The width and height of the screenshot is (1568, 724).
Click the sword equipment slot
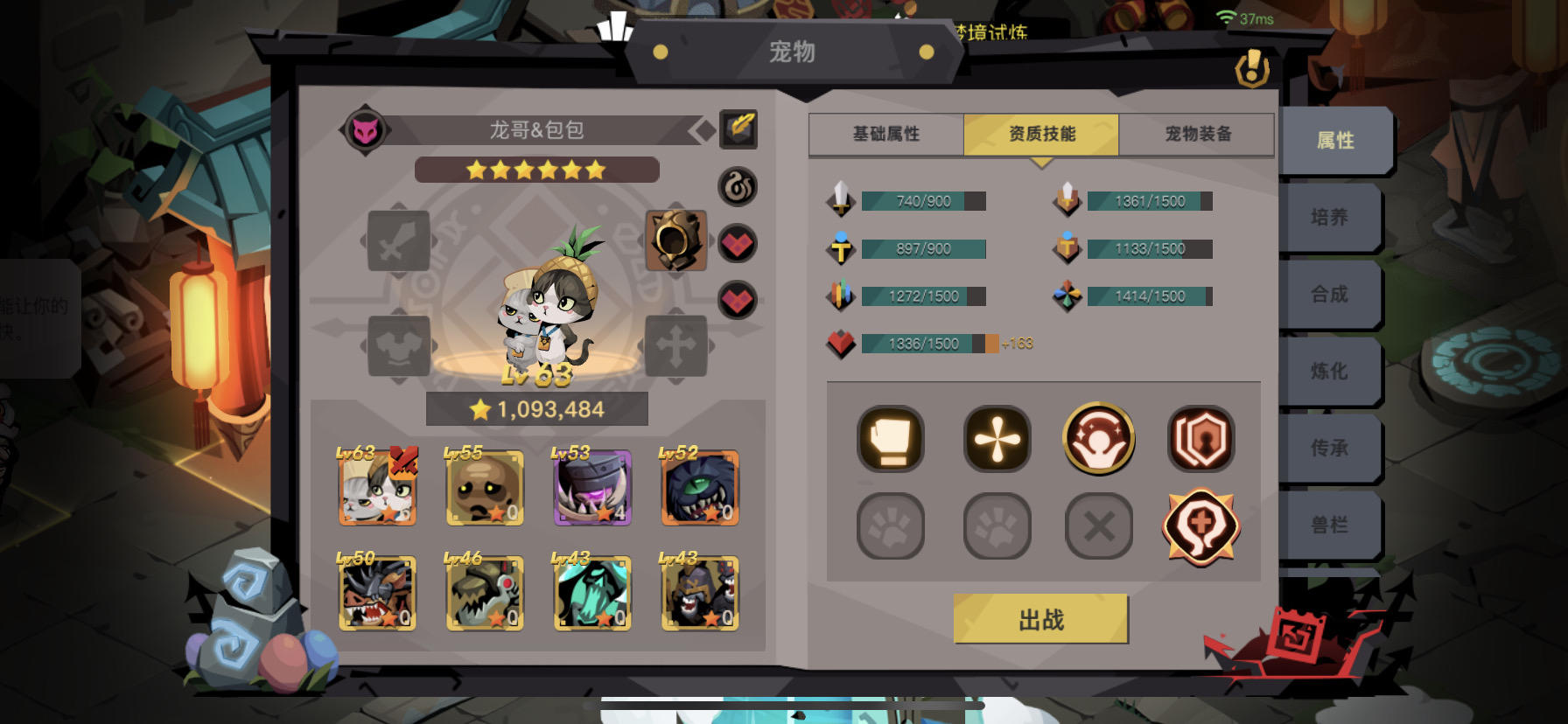[x=400, y=241]
